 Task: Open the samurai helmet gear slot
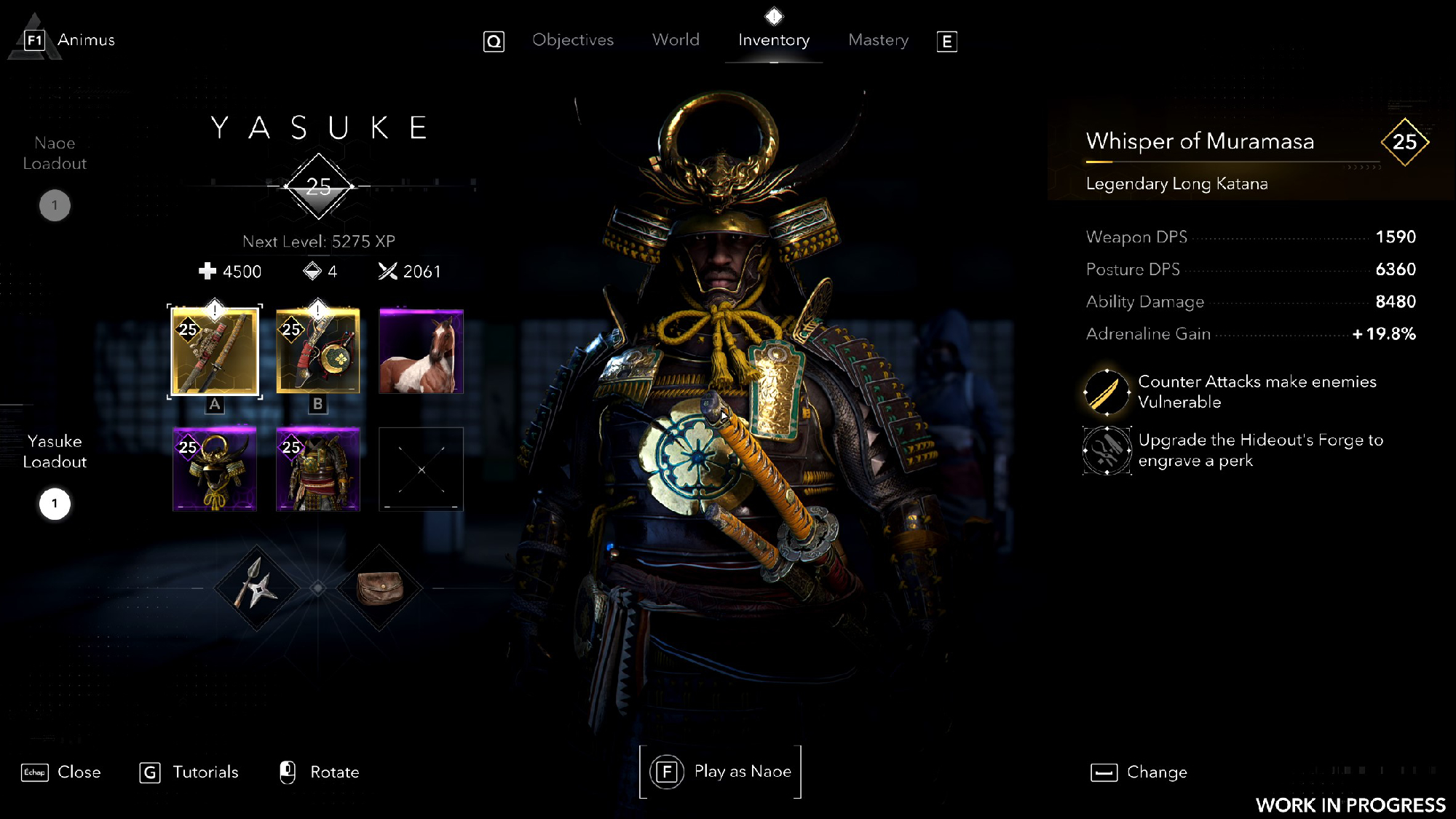(215, 470)
